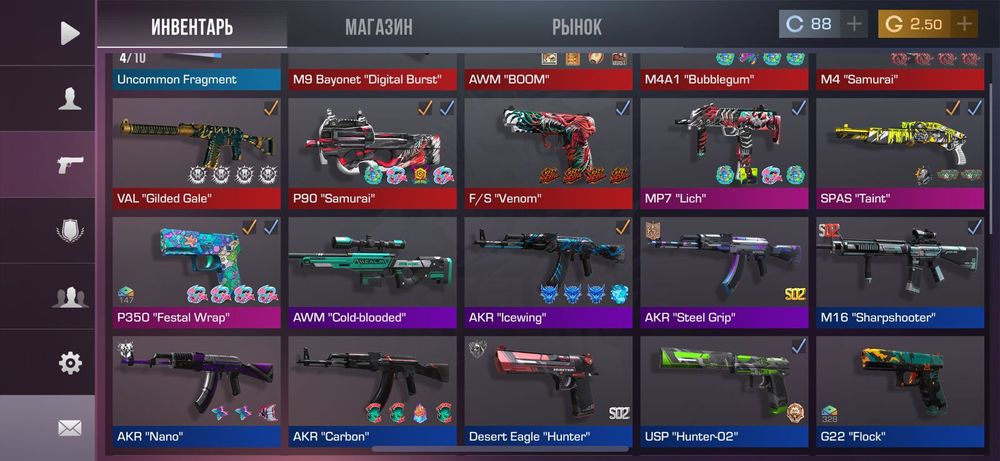1000x461 pixels.
Task: Select the VAL "Gilded Gale" skin
Action: (x=197, y=152)
